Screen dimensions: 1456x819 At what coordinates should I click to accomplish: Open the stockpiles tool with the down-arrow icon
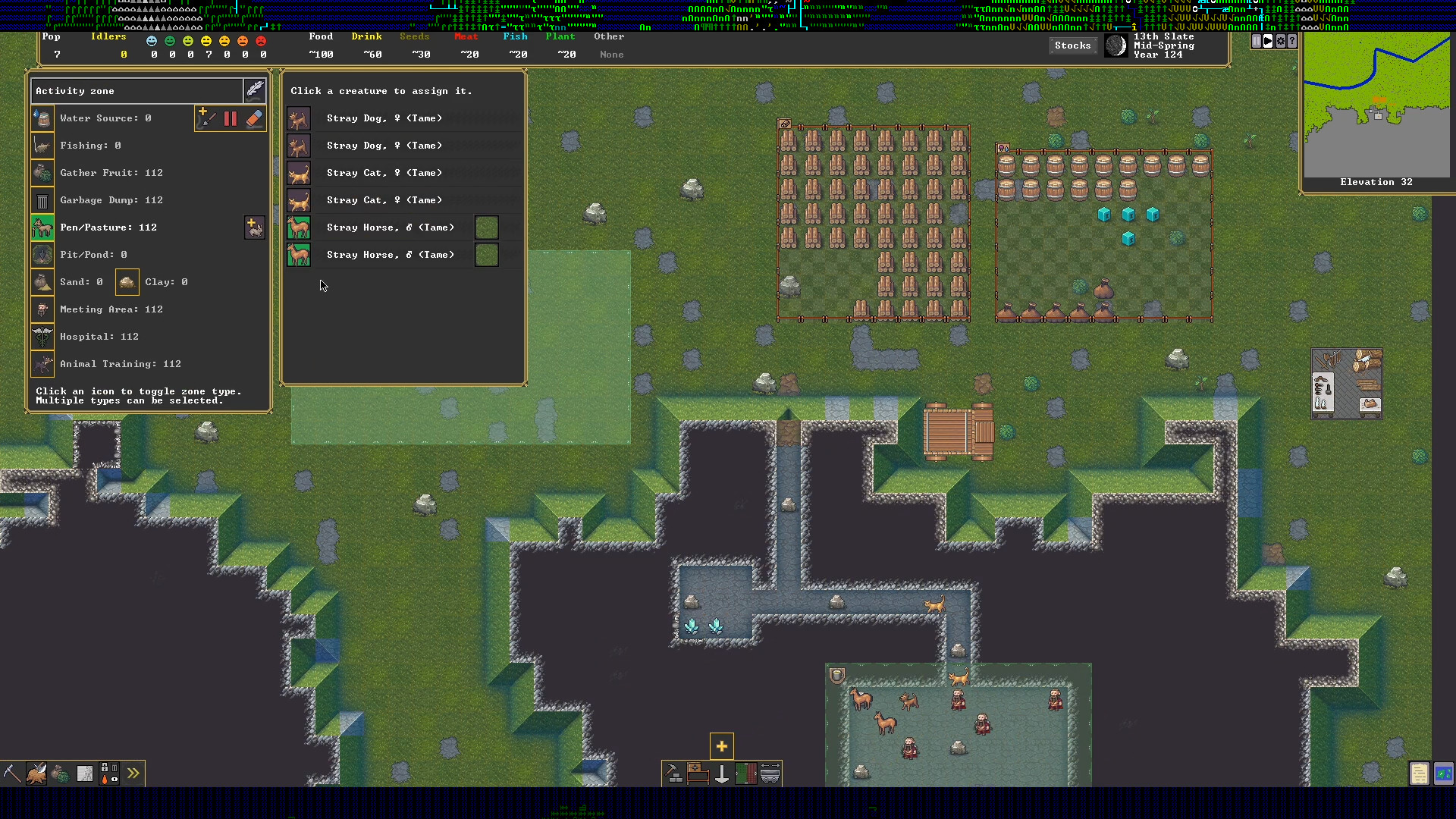pos(721,775)
